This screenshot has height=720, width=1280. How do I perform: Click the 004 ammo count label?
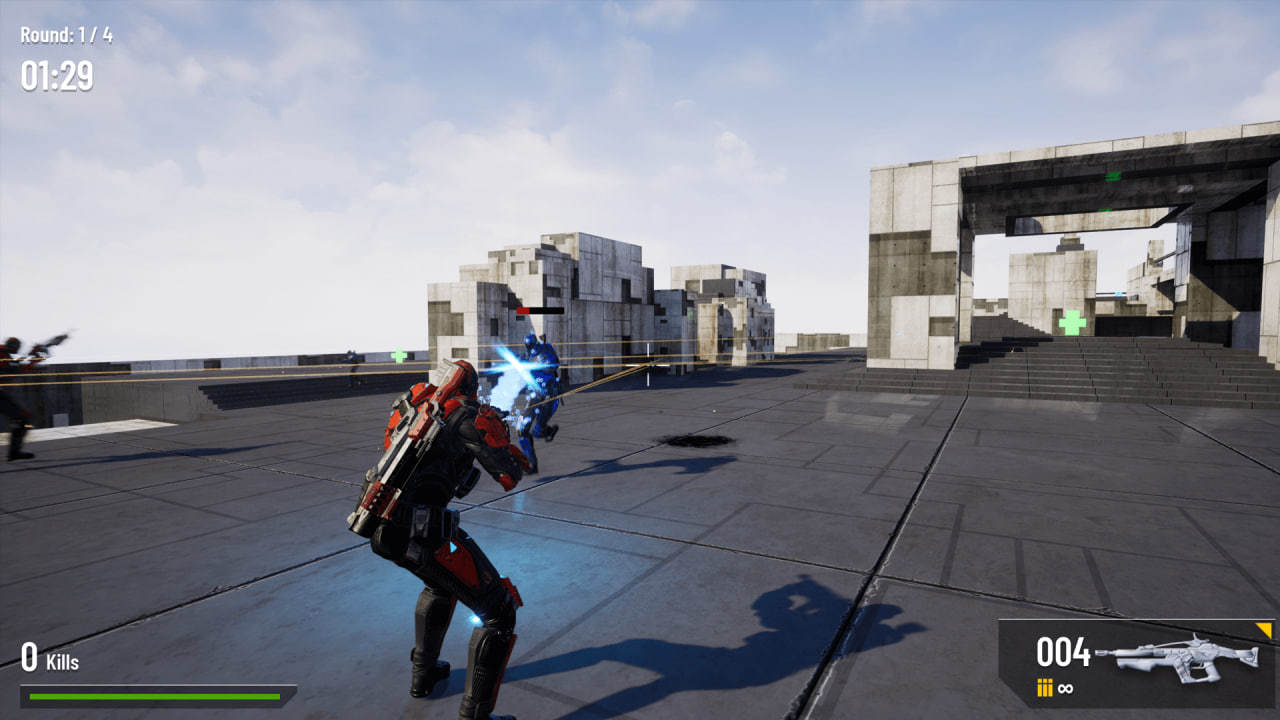[1063, 652]
